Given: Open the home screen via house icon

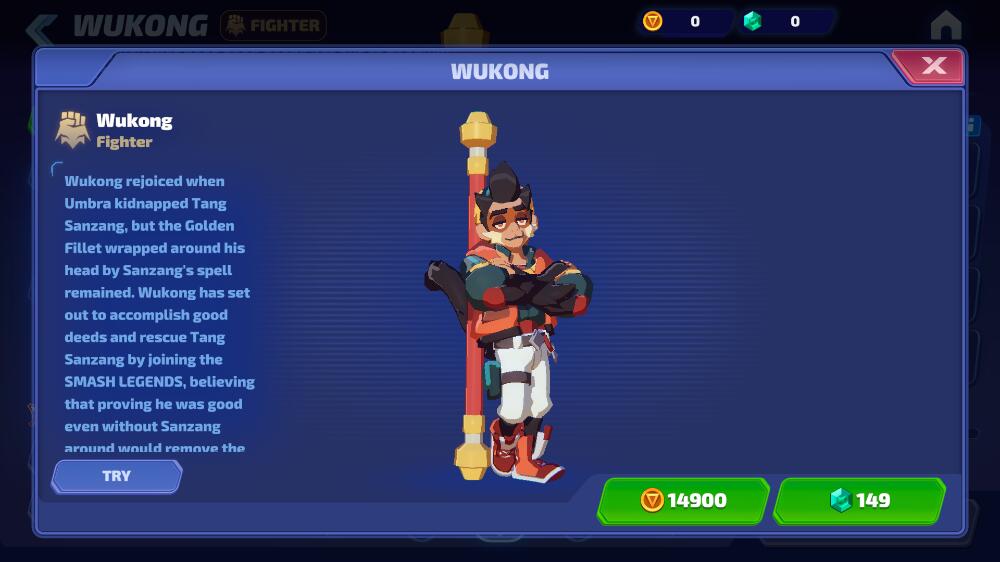Looking at the screenshot, I should pyautogui.click(x=945, y=24).
